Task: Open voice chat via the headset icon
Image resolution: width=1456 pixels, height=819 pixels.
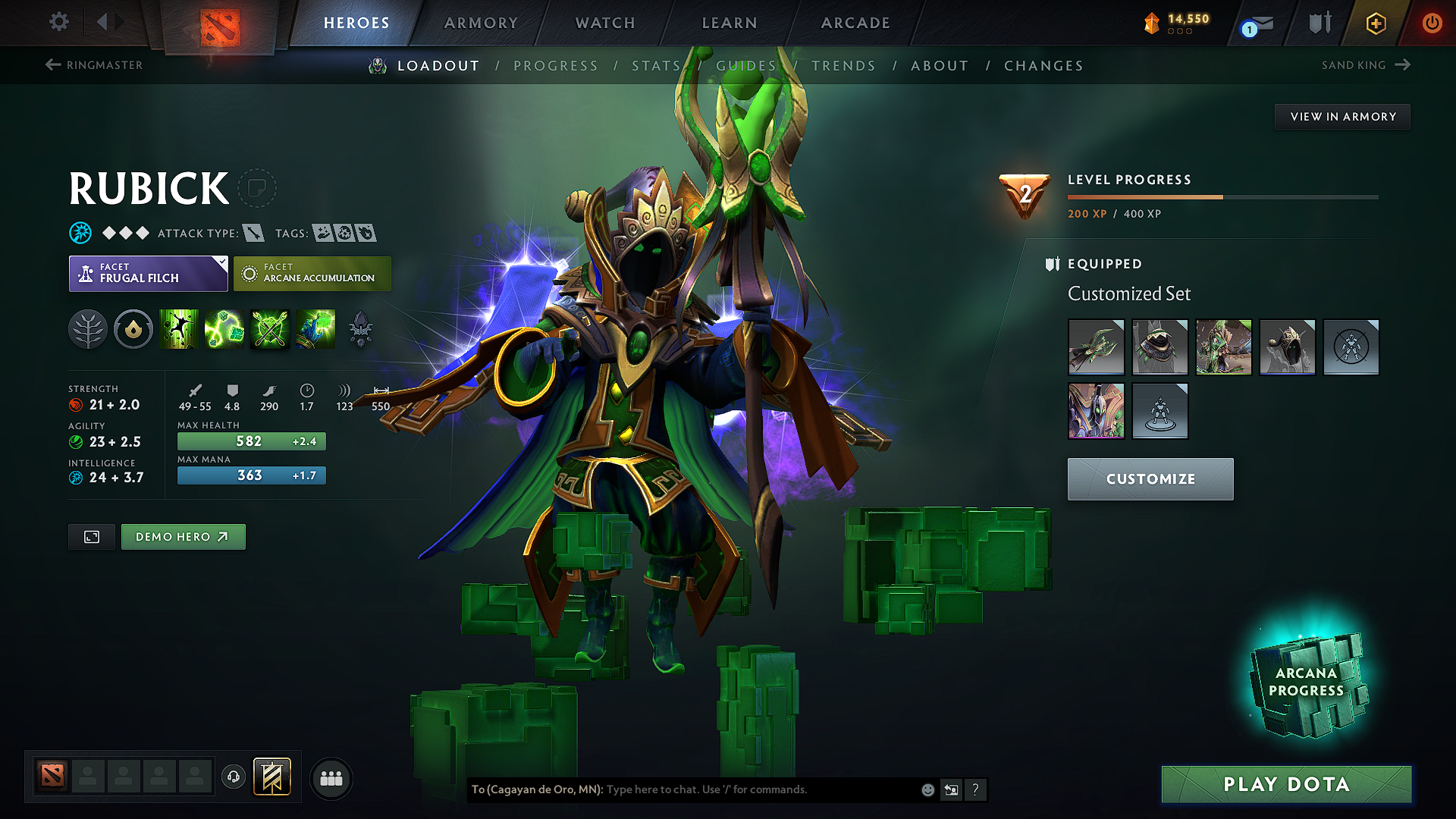Action: [x=234, y=777]
